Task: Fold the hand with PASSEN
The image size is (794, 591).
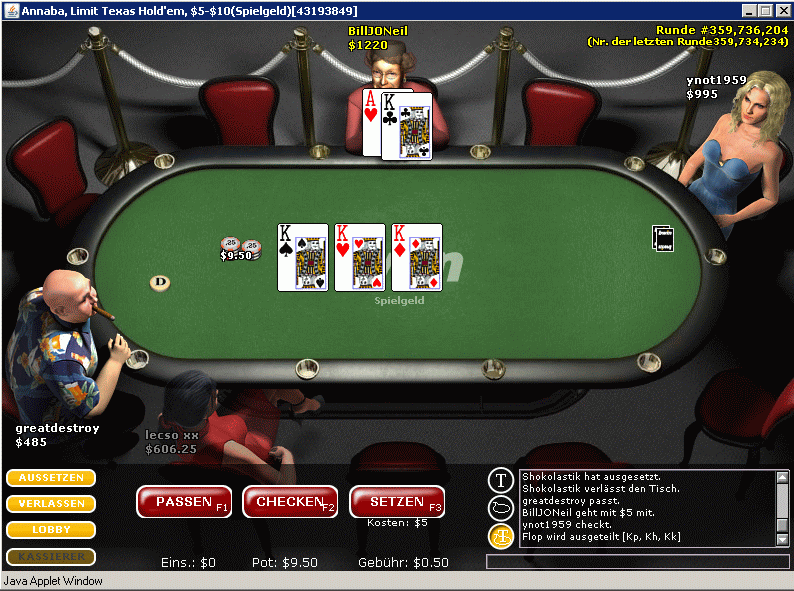Action: (183, 502)
